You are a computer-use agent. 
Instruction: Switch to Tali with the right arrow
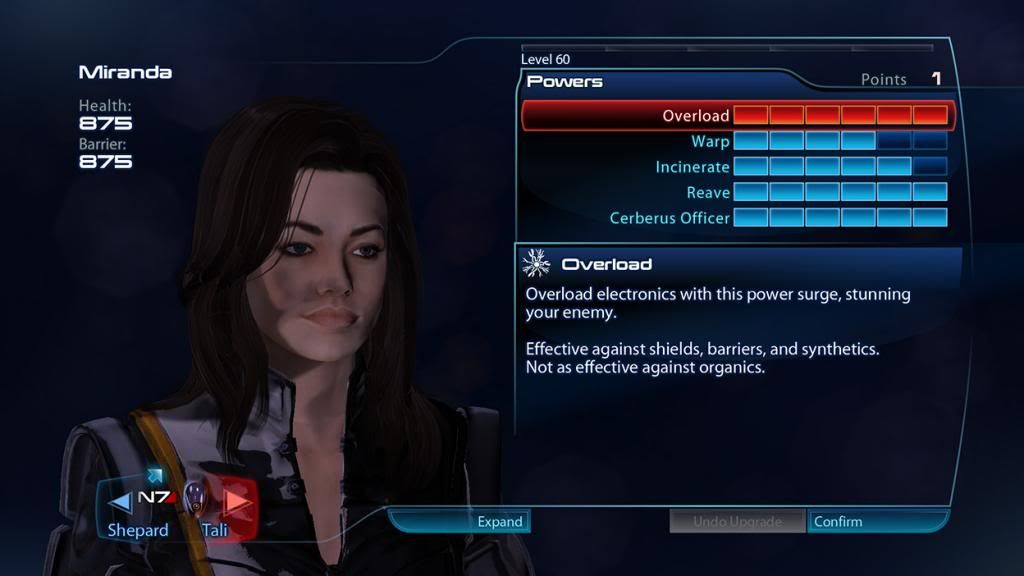[237, 500]
